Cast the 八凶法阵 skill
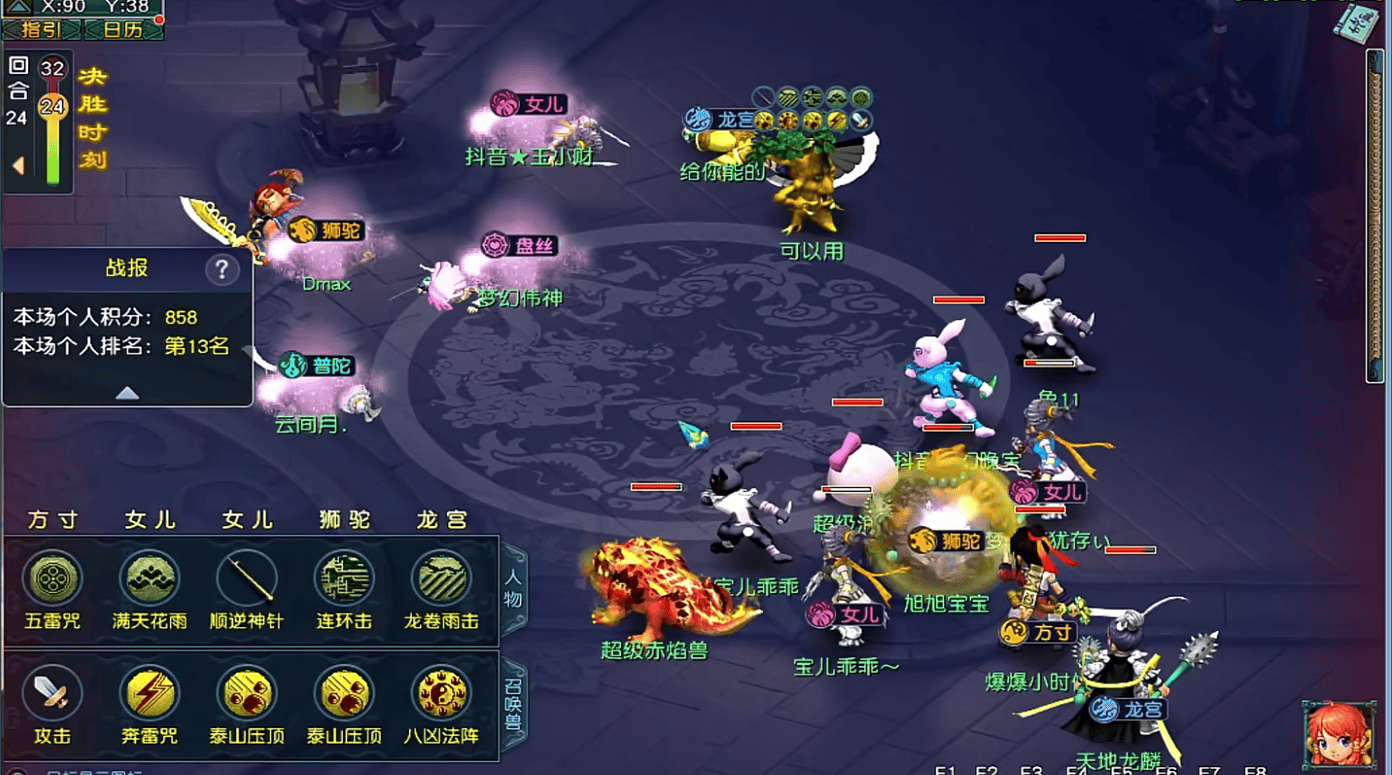 tap(441, 693)
